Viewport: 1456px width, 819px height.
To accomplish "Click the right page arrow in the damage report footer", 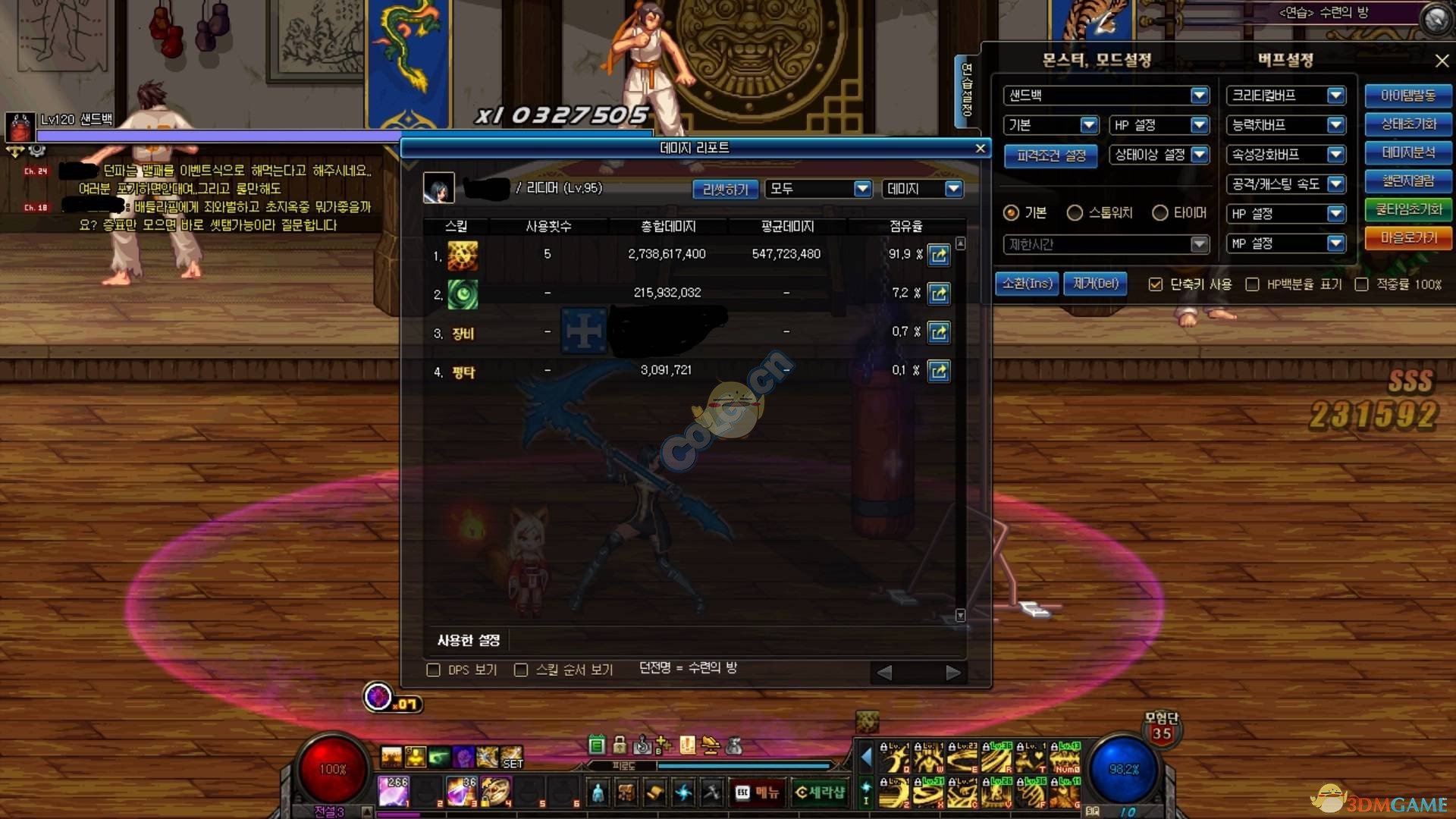I will tap(952, 672).
